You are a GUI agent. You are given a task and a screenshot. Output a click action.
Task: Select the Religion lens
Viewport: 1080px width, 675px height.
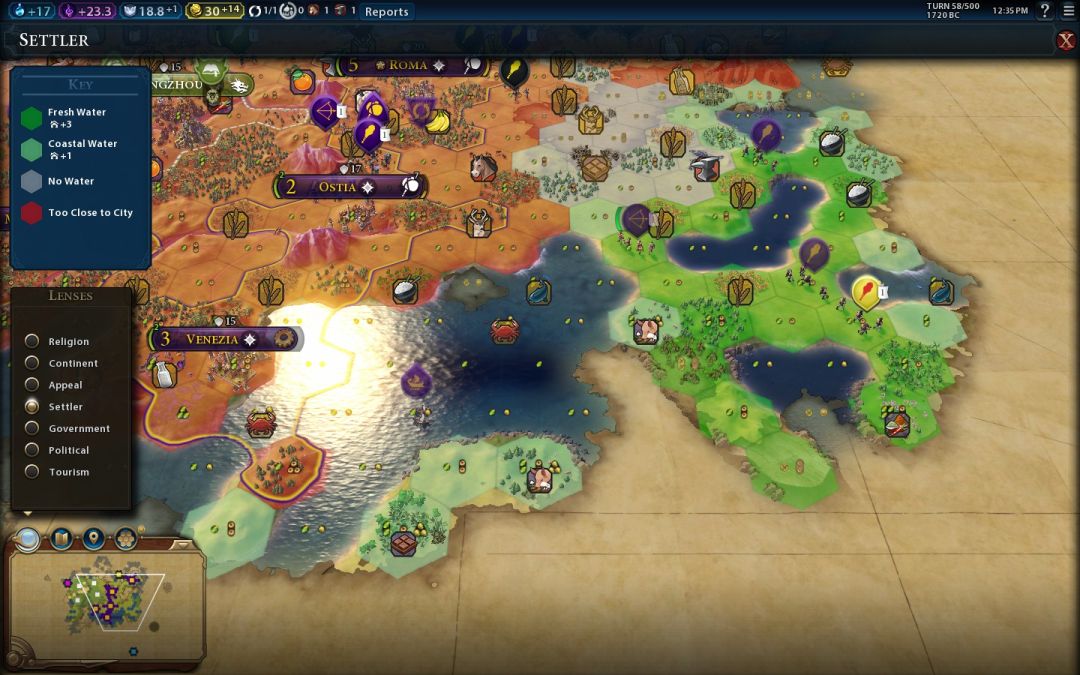(33, 342)
